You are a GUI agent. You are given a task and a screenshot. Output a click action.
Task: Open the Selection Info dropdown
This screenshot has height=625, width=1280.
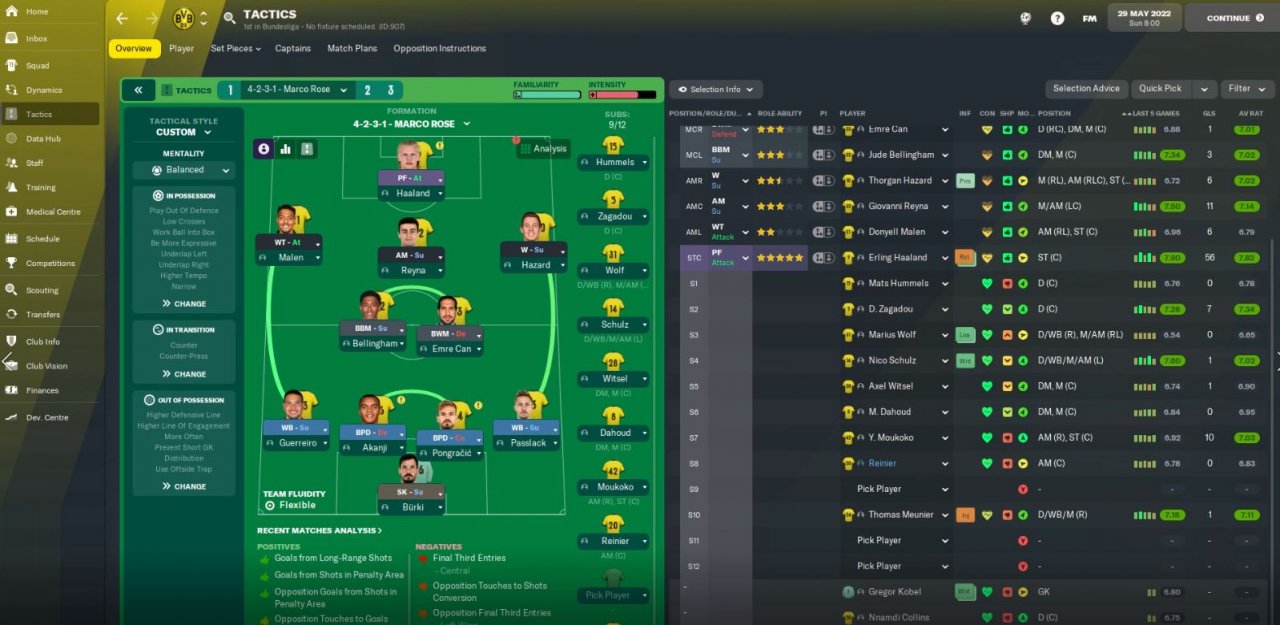click(x=716, y=89)
